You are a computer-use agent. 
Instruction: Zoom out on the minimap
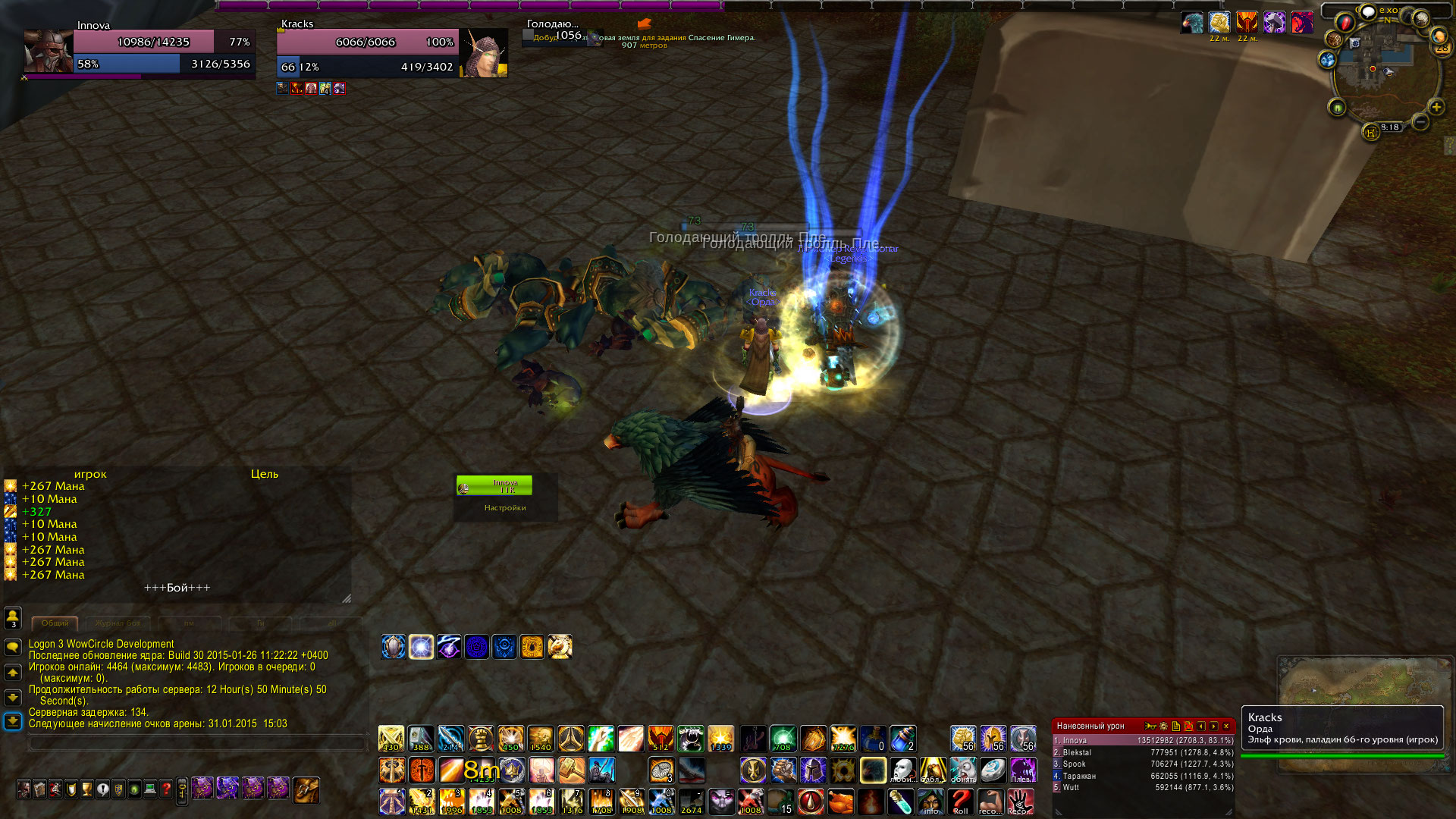click(1420, 121)
